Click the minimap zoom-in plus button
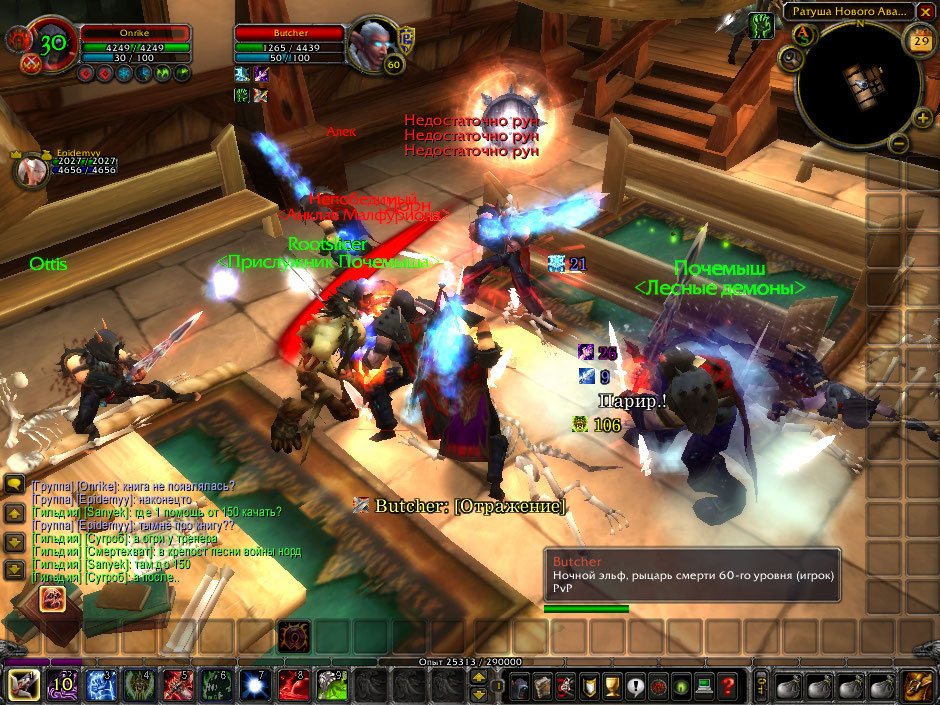 (922, 118)
